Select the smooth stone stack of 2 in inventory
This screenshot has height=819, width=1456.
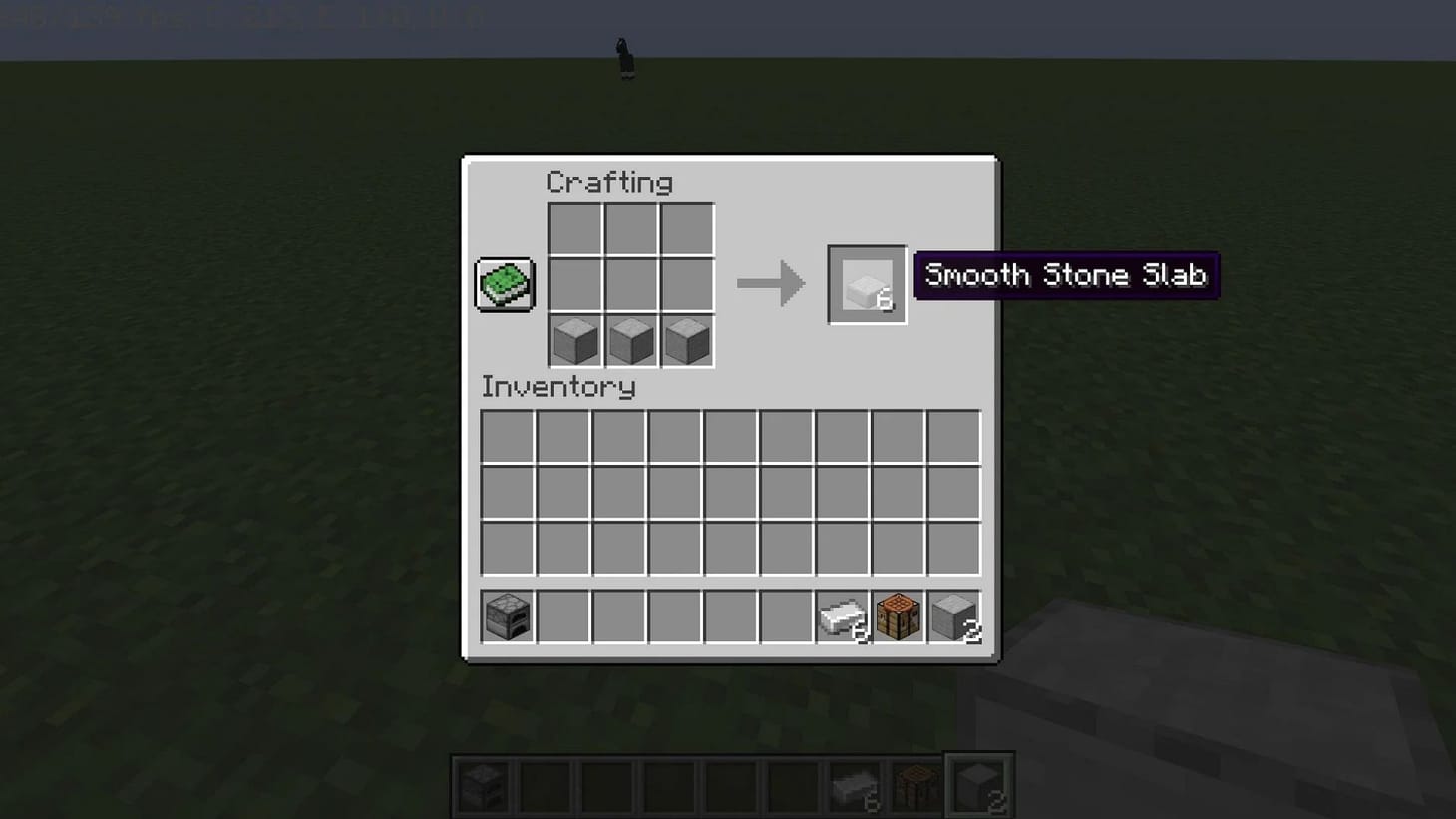coord(952,615)
